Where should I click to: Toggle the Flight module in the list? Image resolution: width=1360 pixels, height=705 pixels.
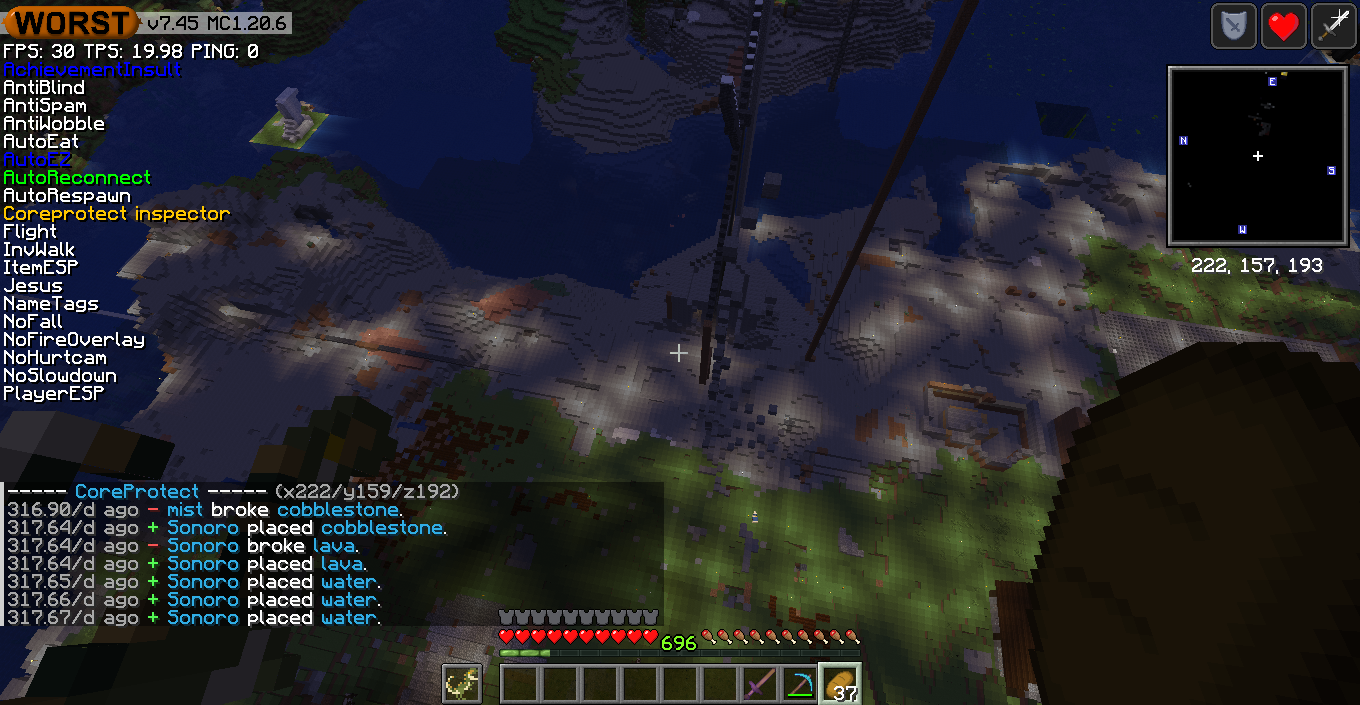[x=30, y=232]
